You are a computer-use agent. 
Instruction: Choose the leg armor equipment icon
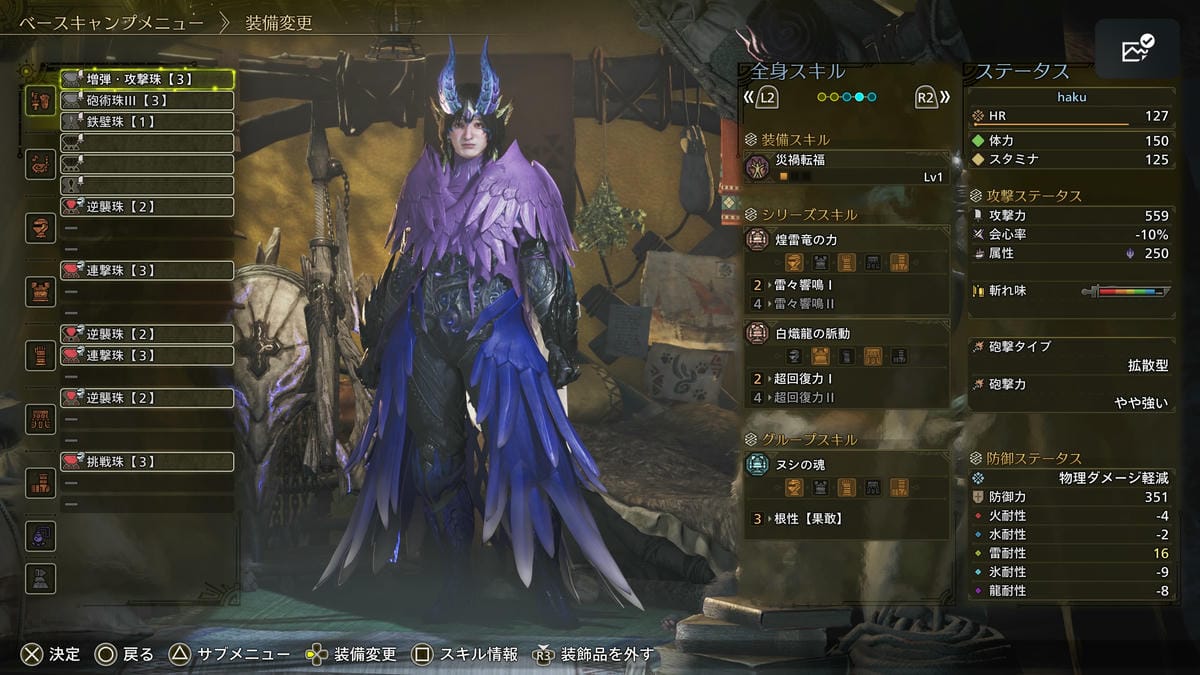tap(41, 483)
